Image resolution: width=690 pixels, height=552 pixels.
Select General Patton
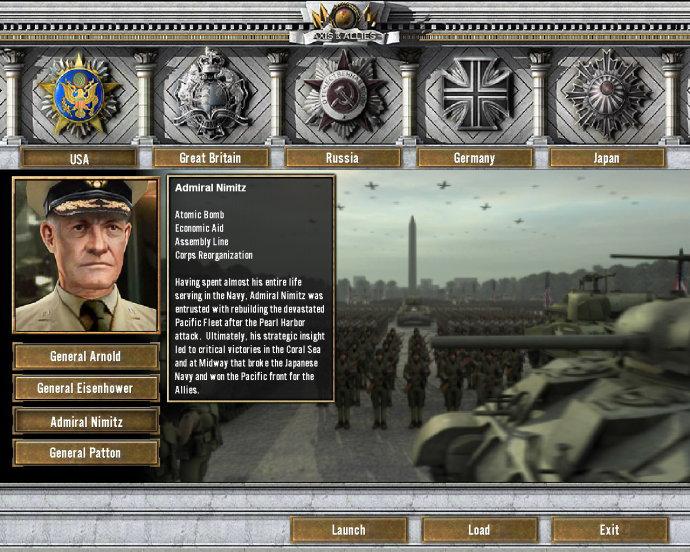[x=86, y=453]
